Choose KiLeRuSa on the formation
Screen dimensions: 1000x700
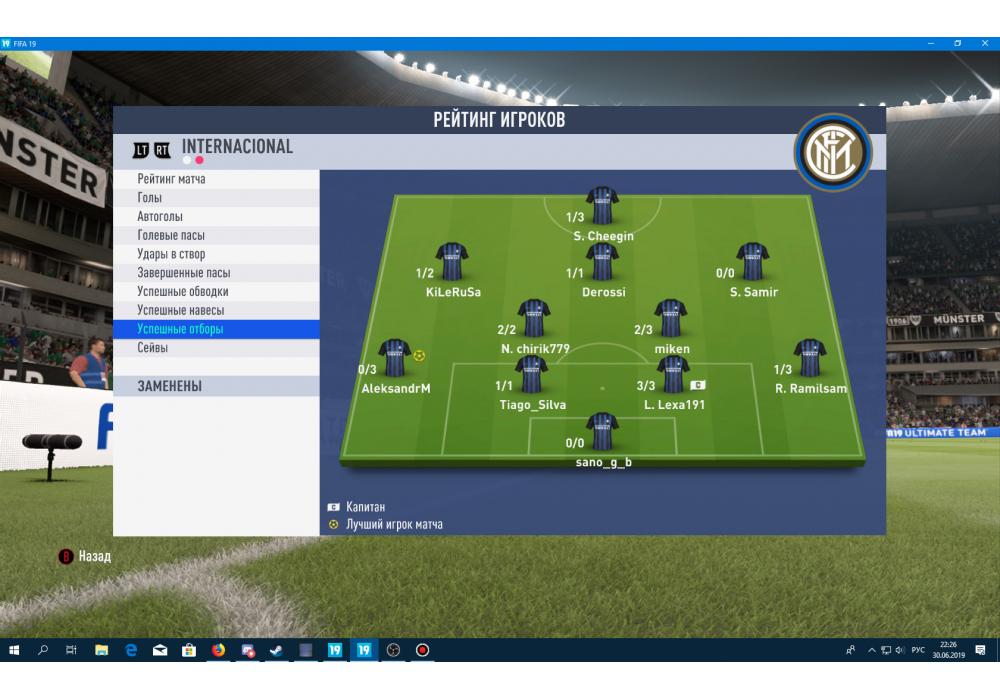(x=452, y=261)
